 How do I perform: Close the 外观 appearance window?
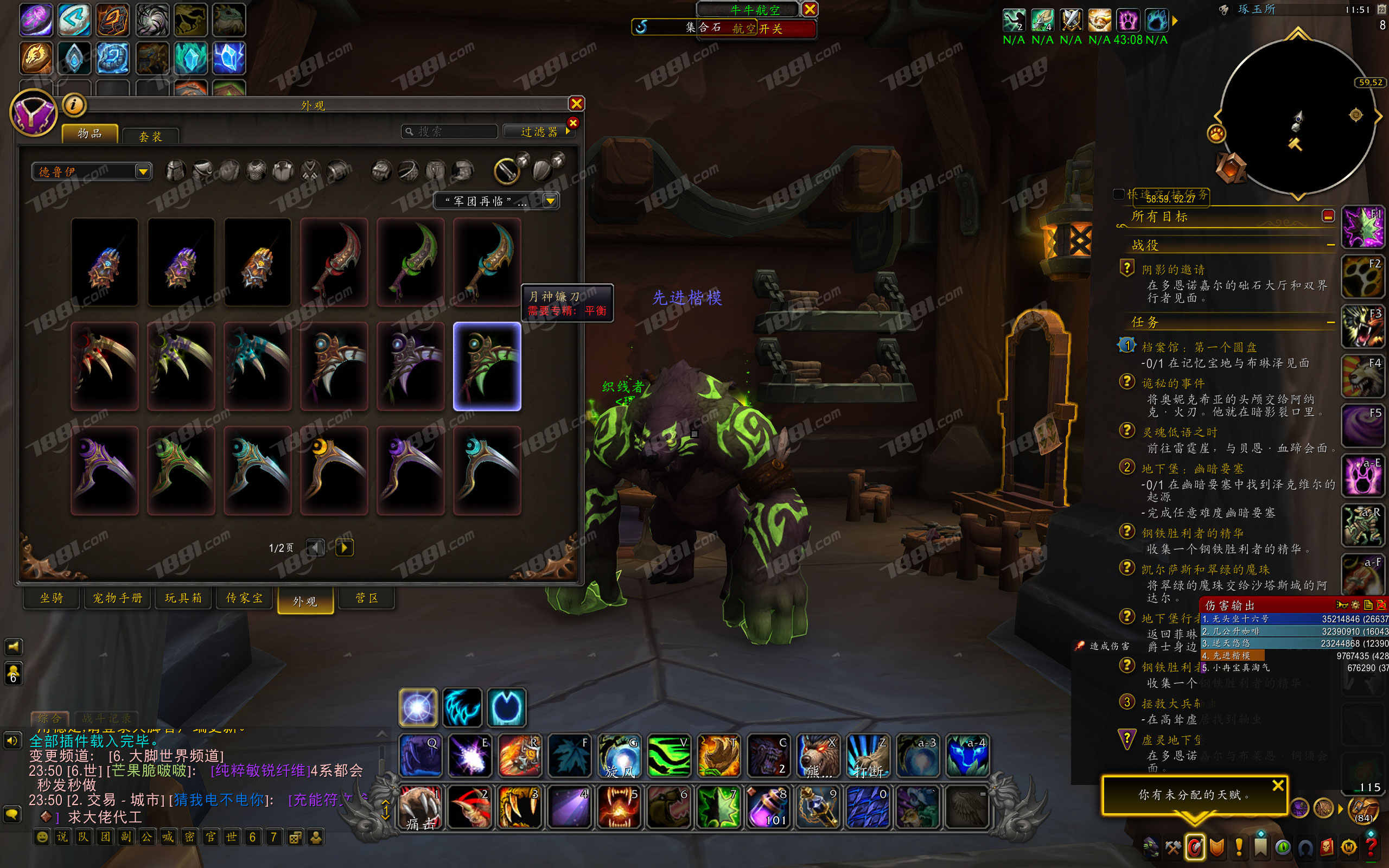click(x=576, y=103)
